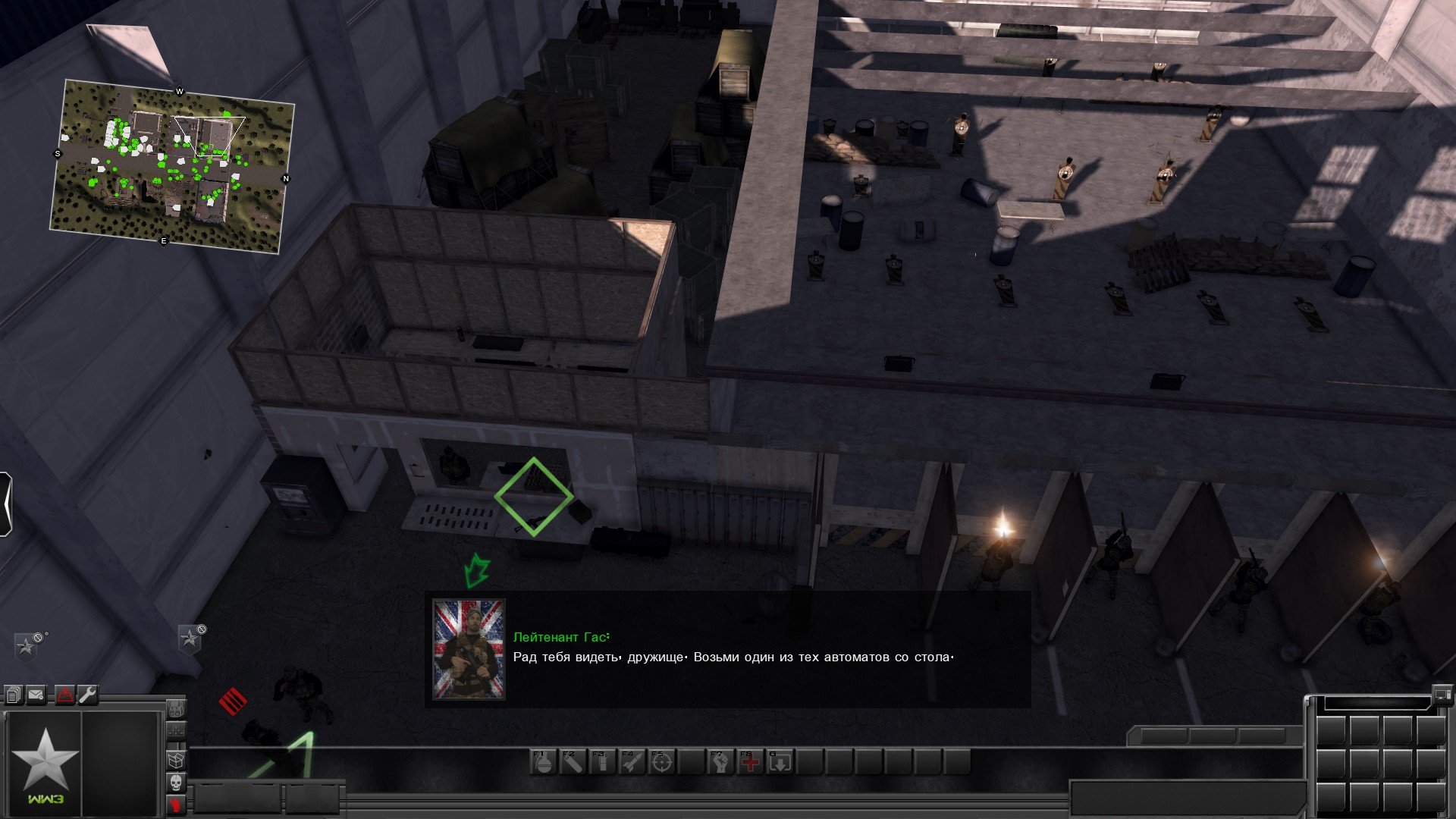Click the computer monitor icon button
This screenshot has height=819, width=1456.
click(1440, 694)
